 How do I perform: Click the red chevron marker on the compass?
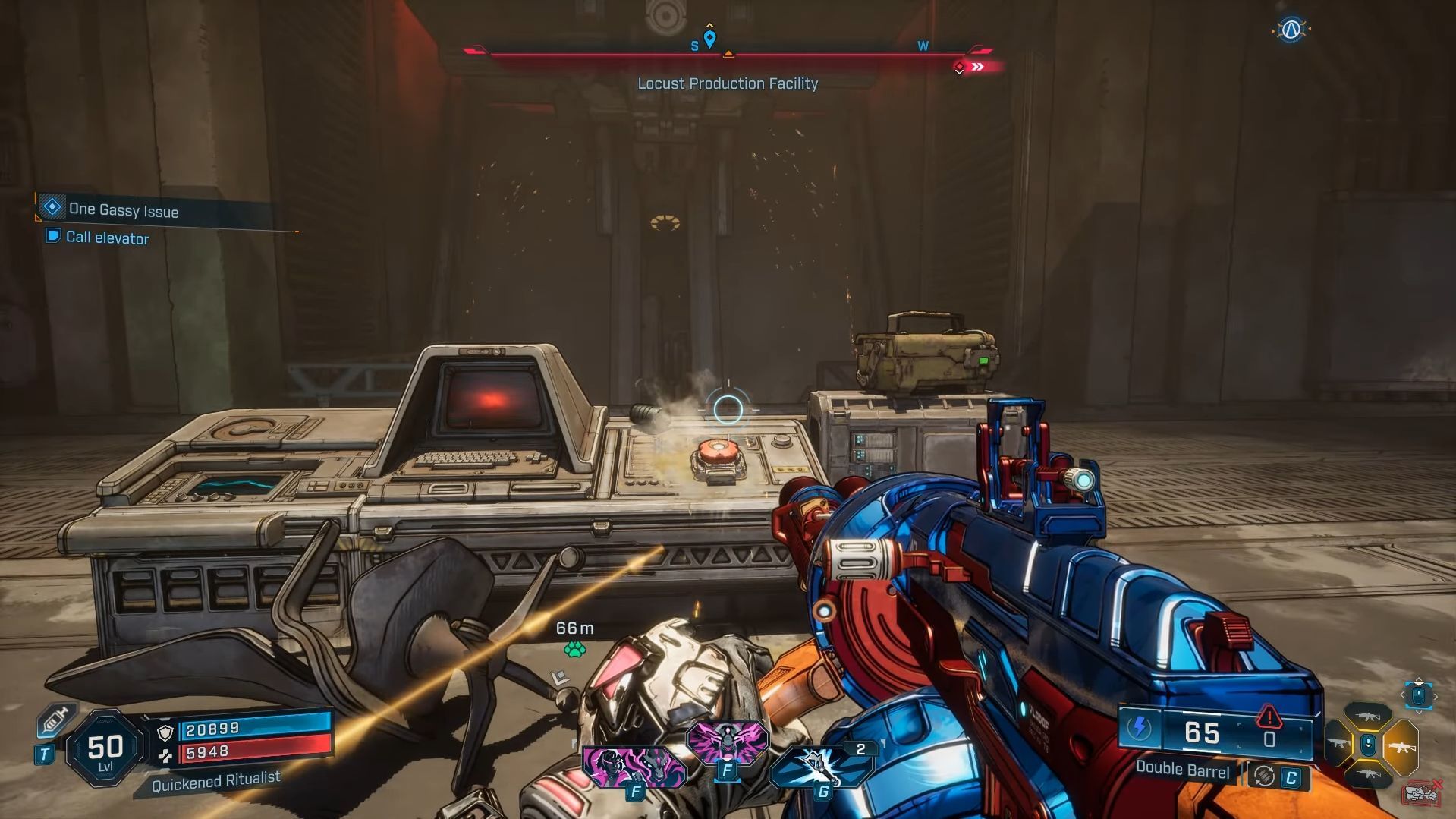pyautogui.click(x=978, y=67)
